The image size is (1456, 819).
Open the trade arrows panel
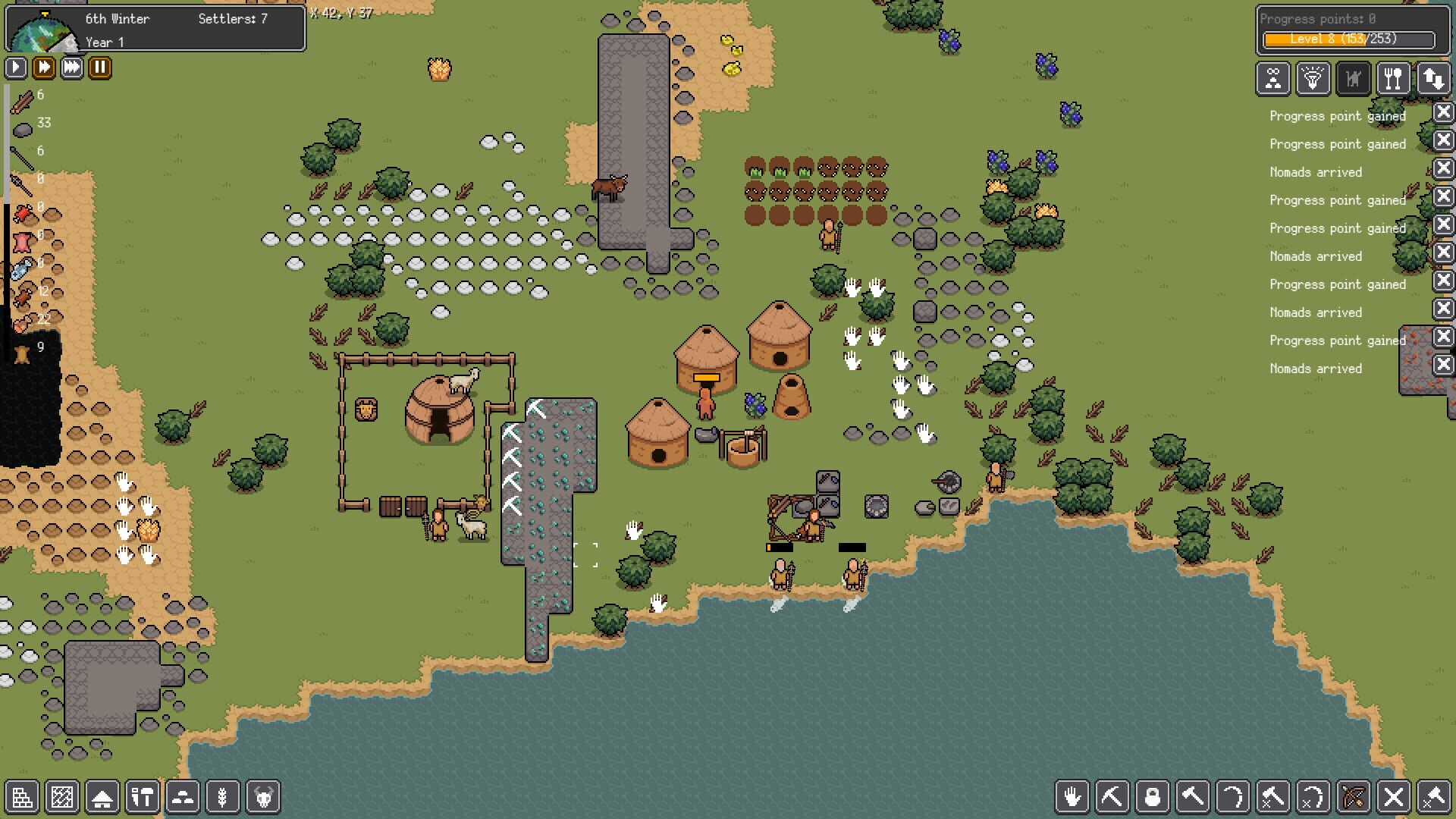[x=1436, y=78]
